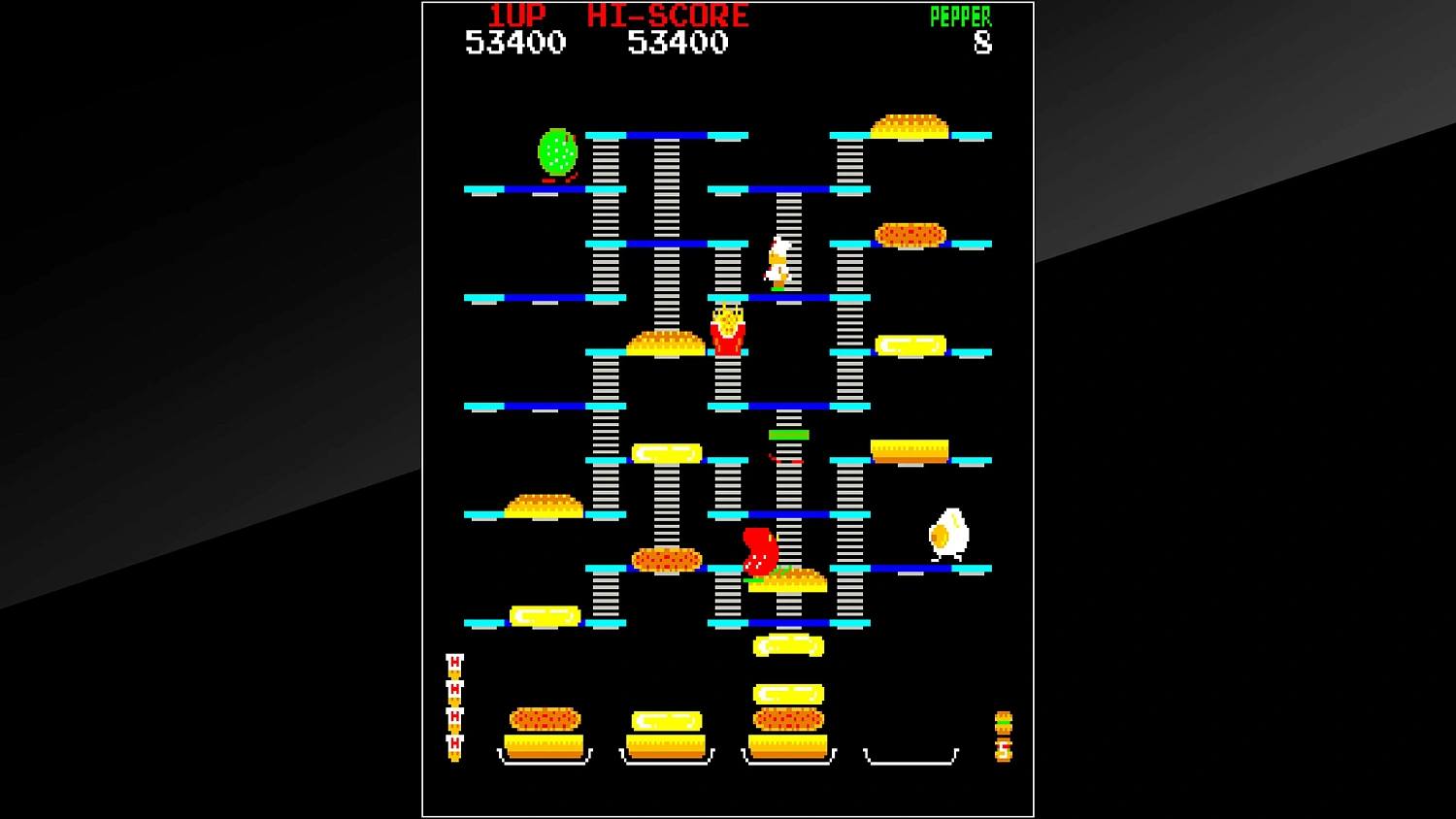Viewport: 1456px width, 819px height.
Task: Click the completed burger stack third plate
Action: click(788, 723)
